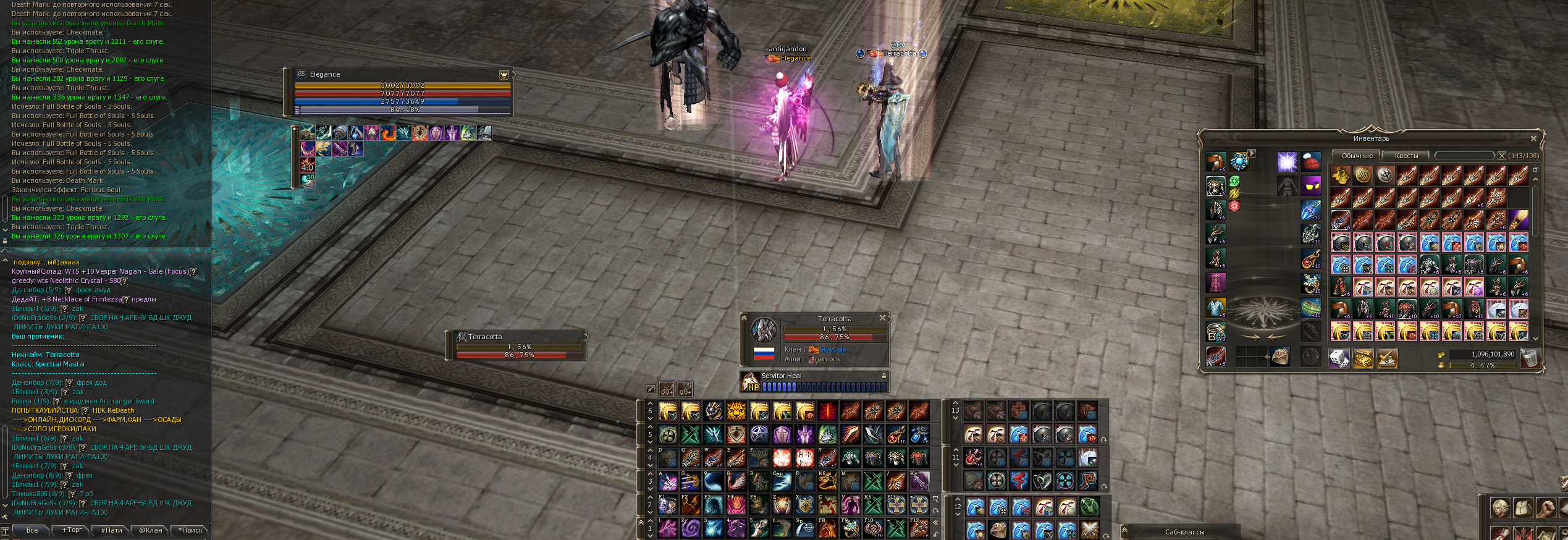Switch to the Квесты inventory tab
The image size is (1568, 540).
(x=1406, y=156)
